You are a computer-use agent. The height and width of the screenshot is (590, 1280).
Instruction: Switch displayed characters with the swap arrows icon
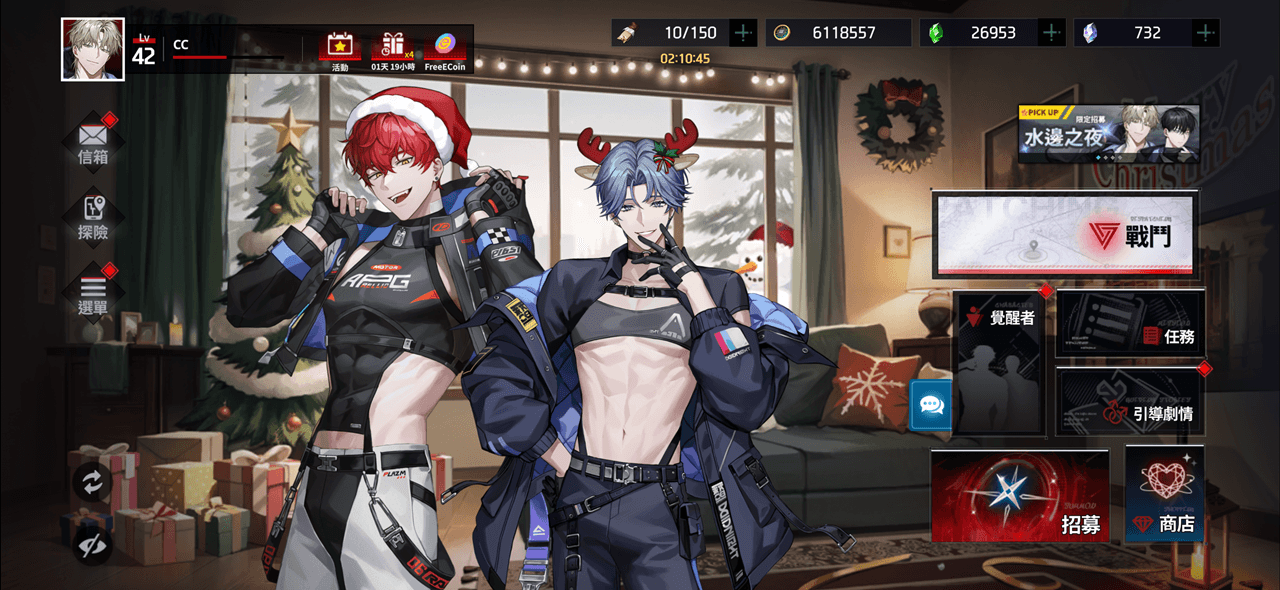[92, 483]
